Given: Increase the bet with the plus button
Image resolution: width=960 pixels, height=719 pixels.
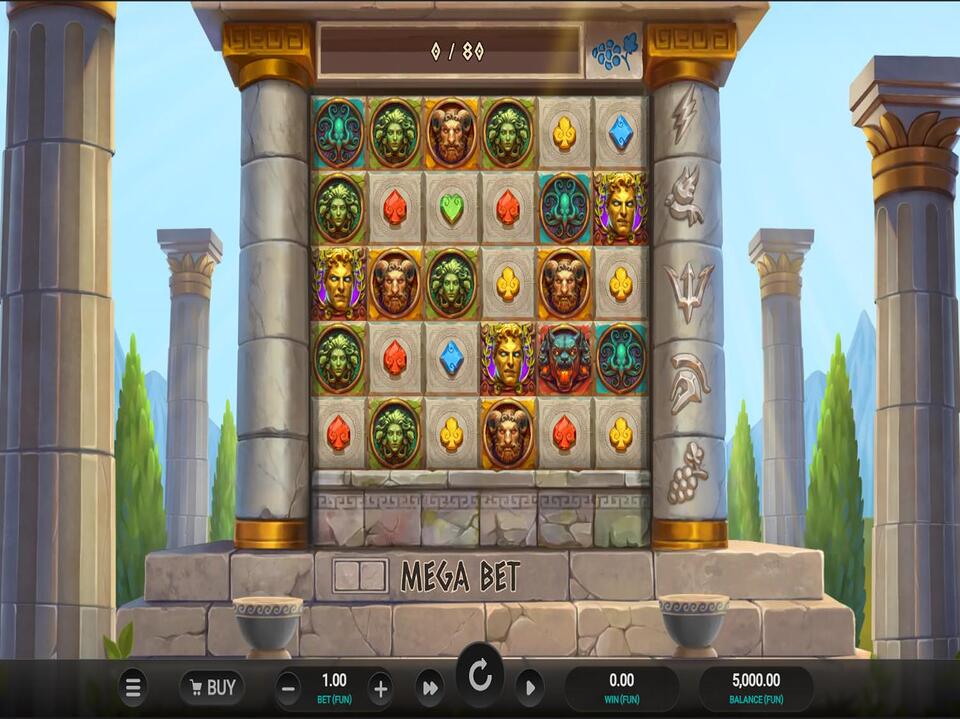Looking at the screenshot, I should (380, 688).
